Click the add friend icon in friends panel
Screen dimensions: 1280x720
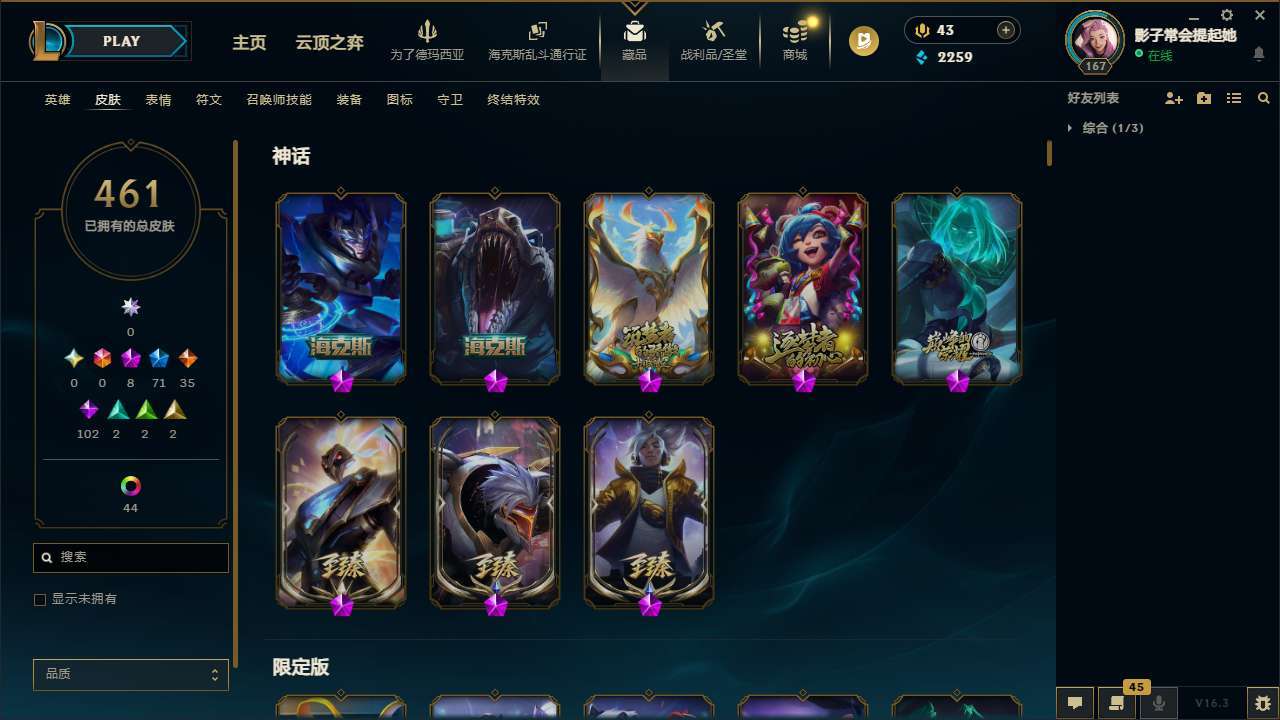pos(1174,98)
